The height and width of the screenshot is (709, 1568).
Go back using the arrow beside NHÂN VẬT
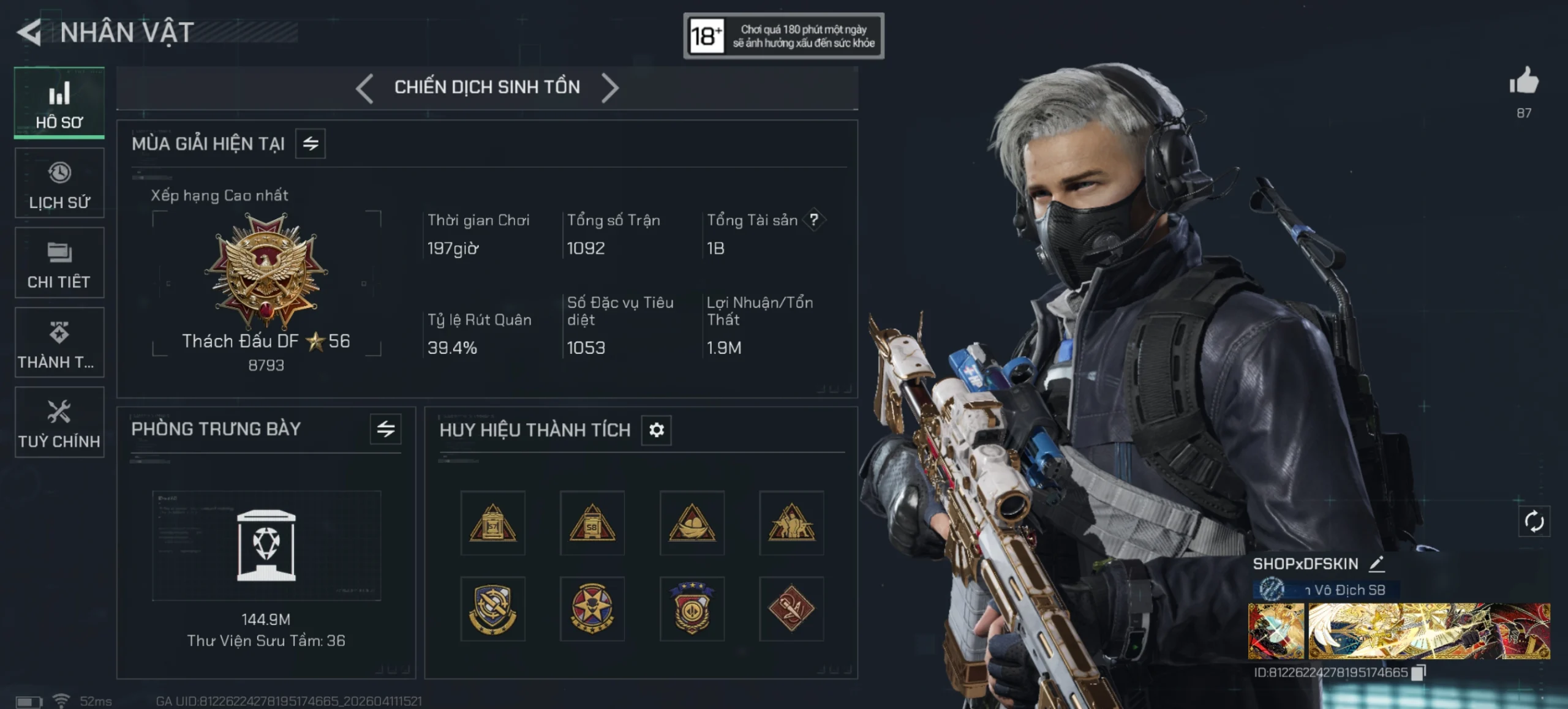tap(29, 32)
